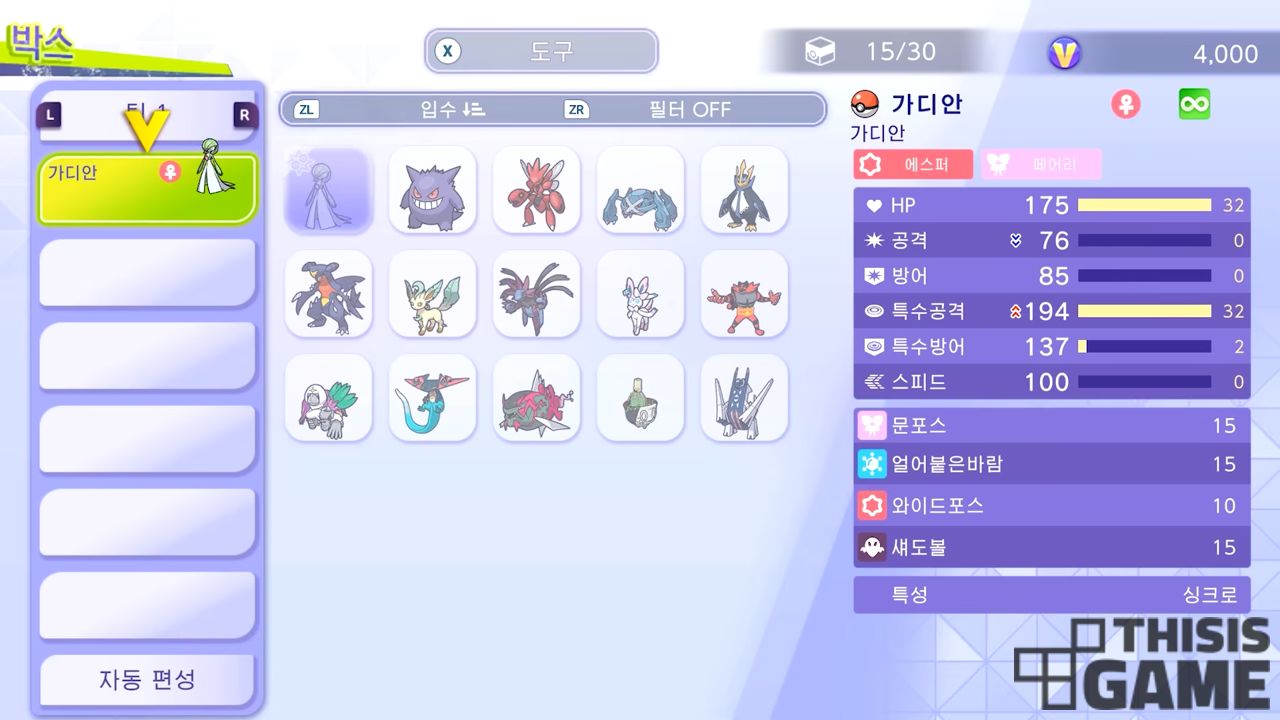Select the Sylveon tile
The width and height of the screenshot is (1280, 720).
[640, 294]
